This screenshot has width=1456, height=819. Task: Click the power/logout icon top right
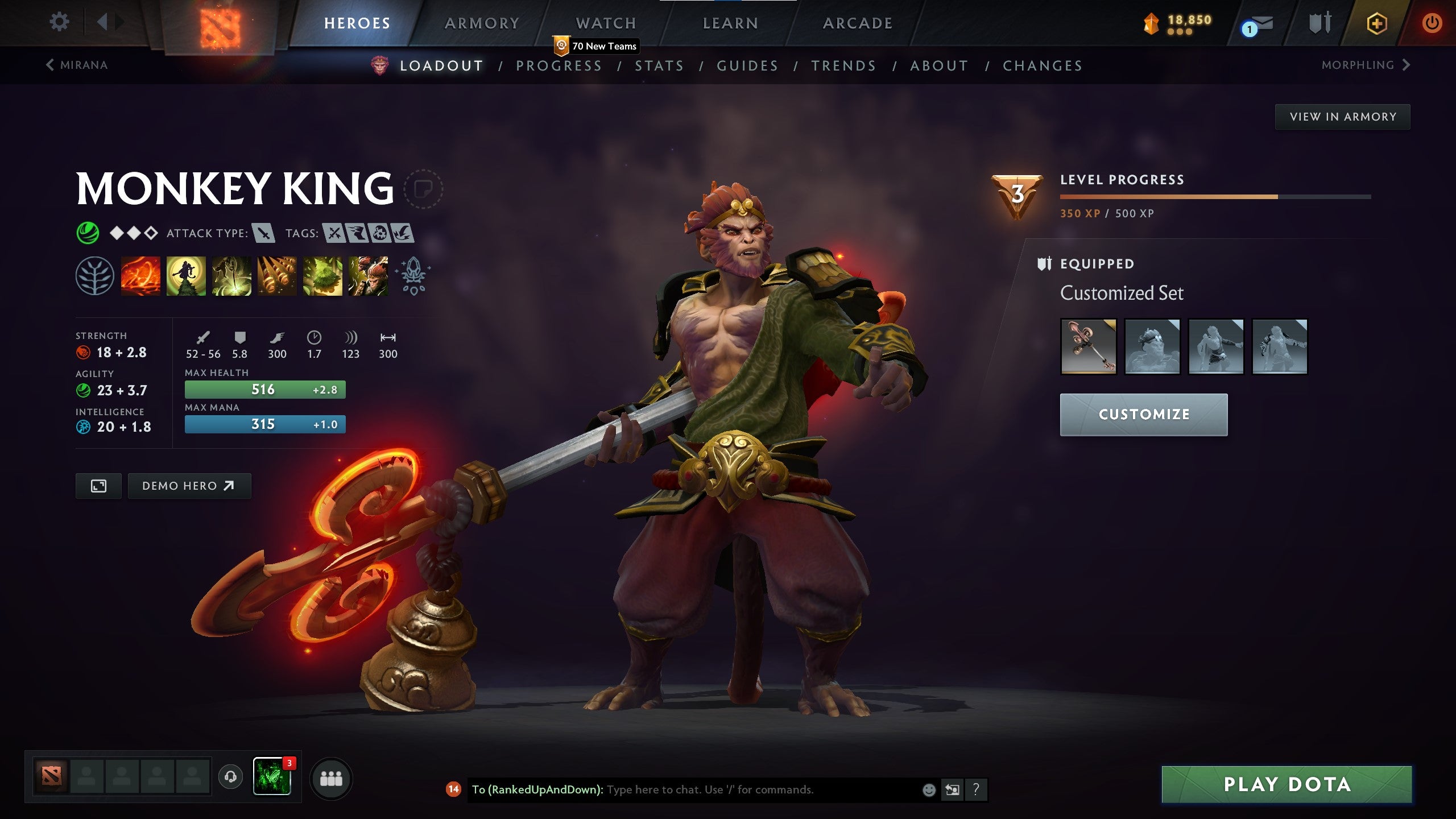click(x=1432, y=24)
